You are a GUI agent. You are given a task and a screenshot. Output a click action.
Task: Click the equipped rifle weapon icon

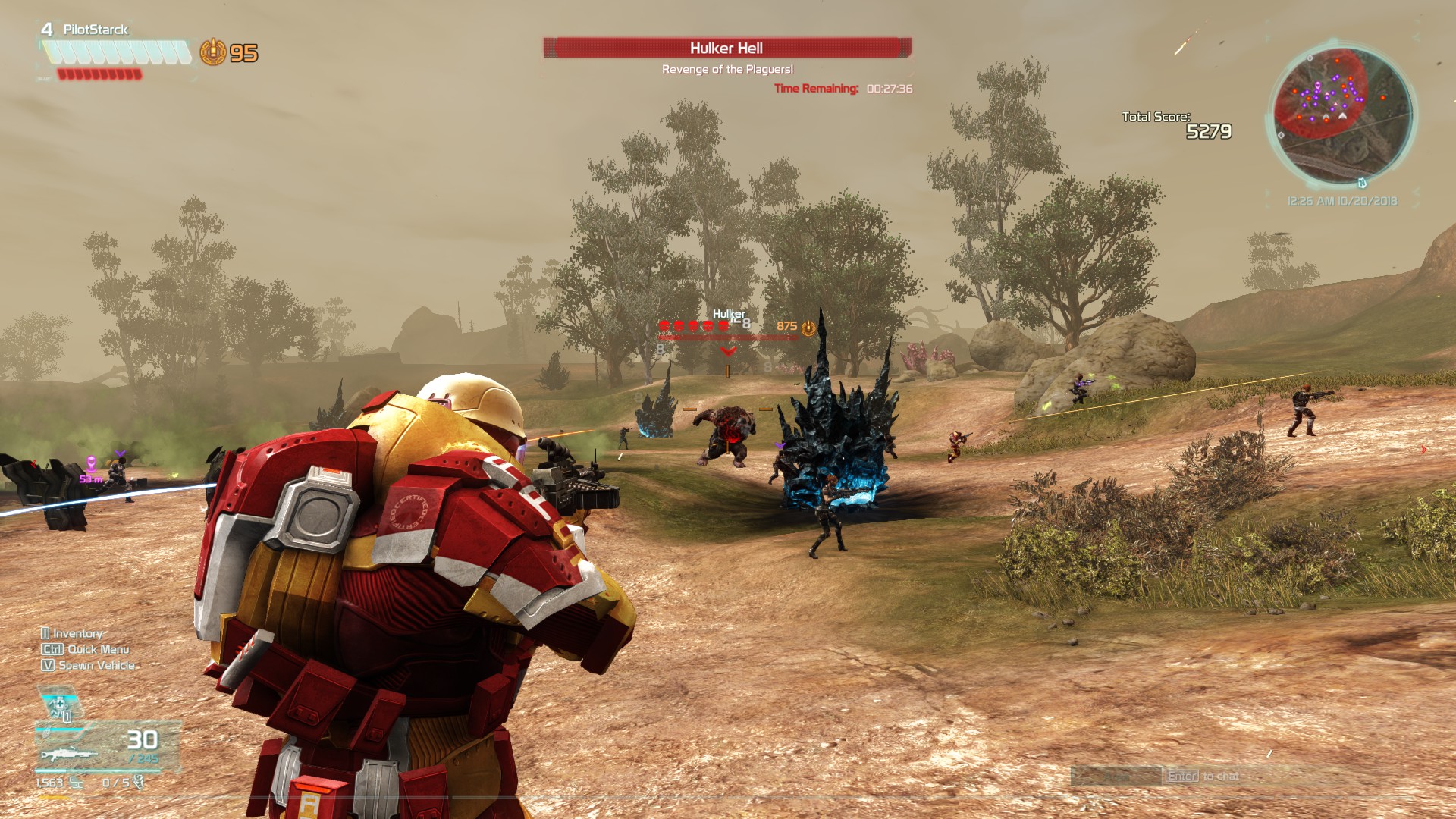pyautogui.click(x=70, y=755)
